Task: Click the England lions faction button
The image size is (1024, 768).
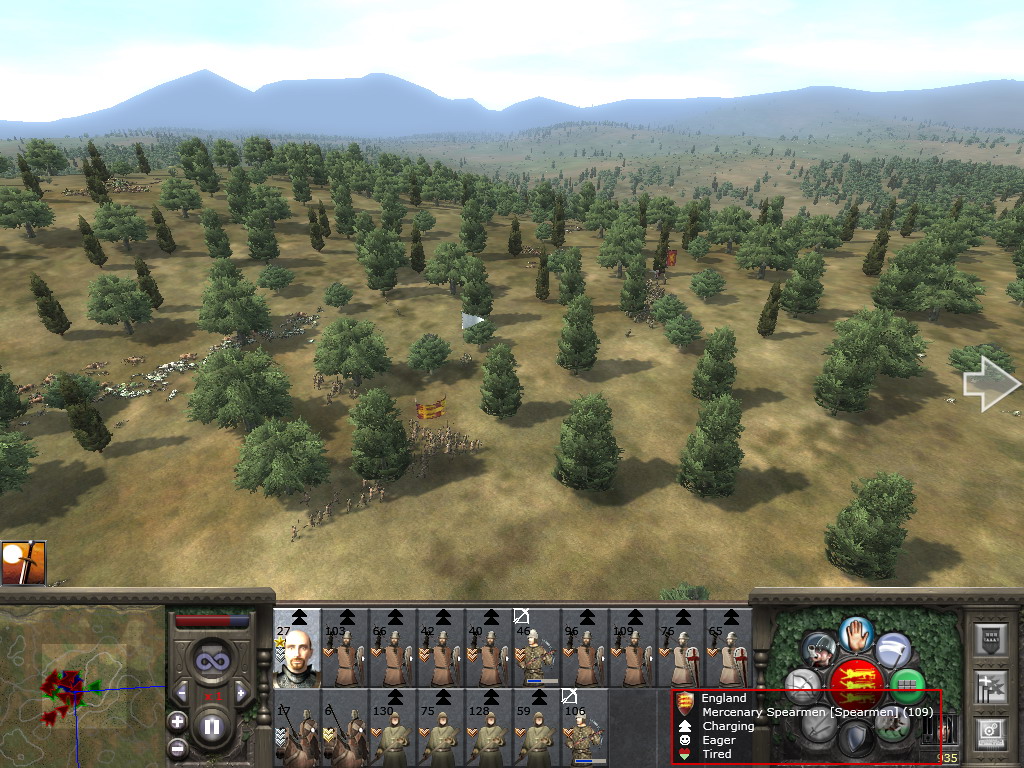Action: click(x=856, y=684)
